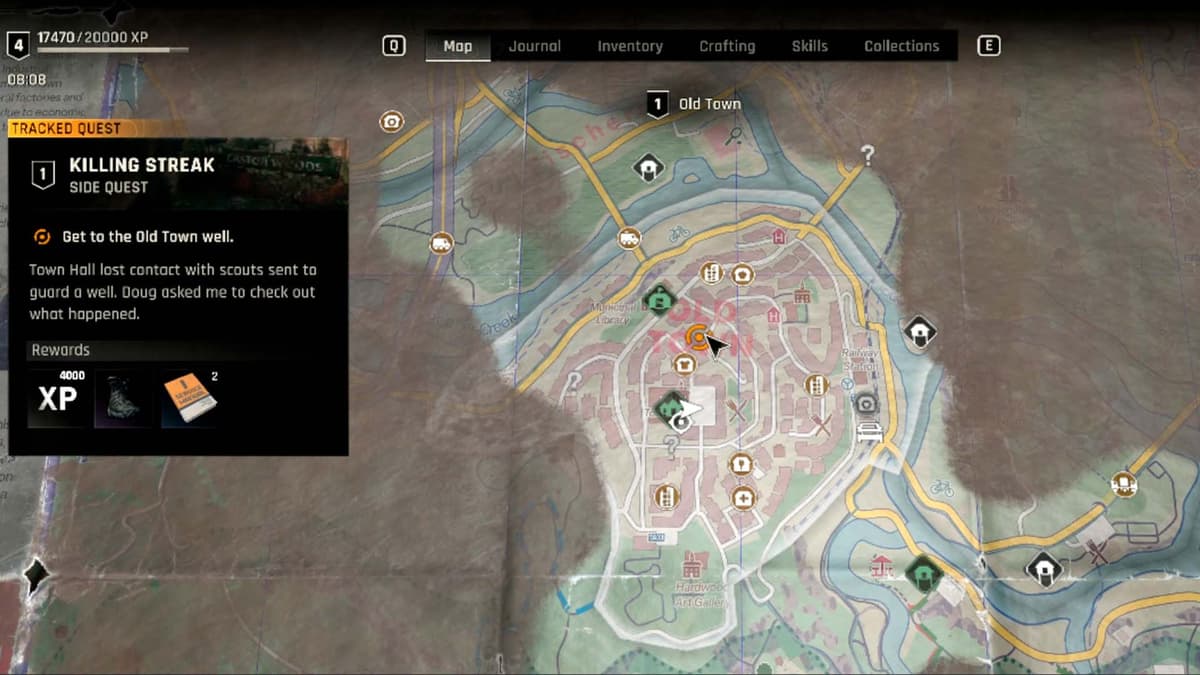Open the Killing Streak tracked quest
Viewport: 1200px width, 675px height.
point(142,174)
